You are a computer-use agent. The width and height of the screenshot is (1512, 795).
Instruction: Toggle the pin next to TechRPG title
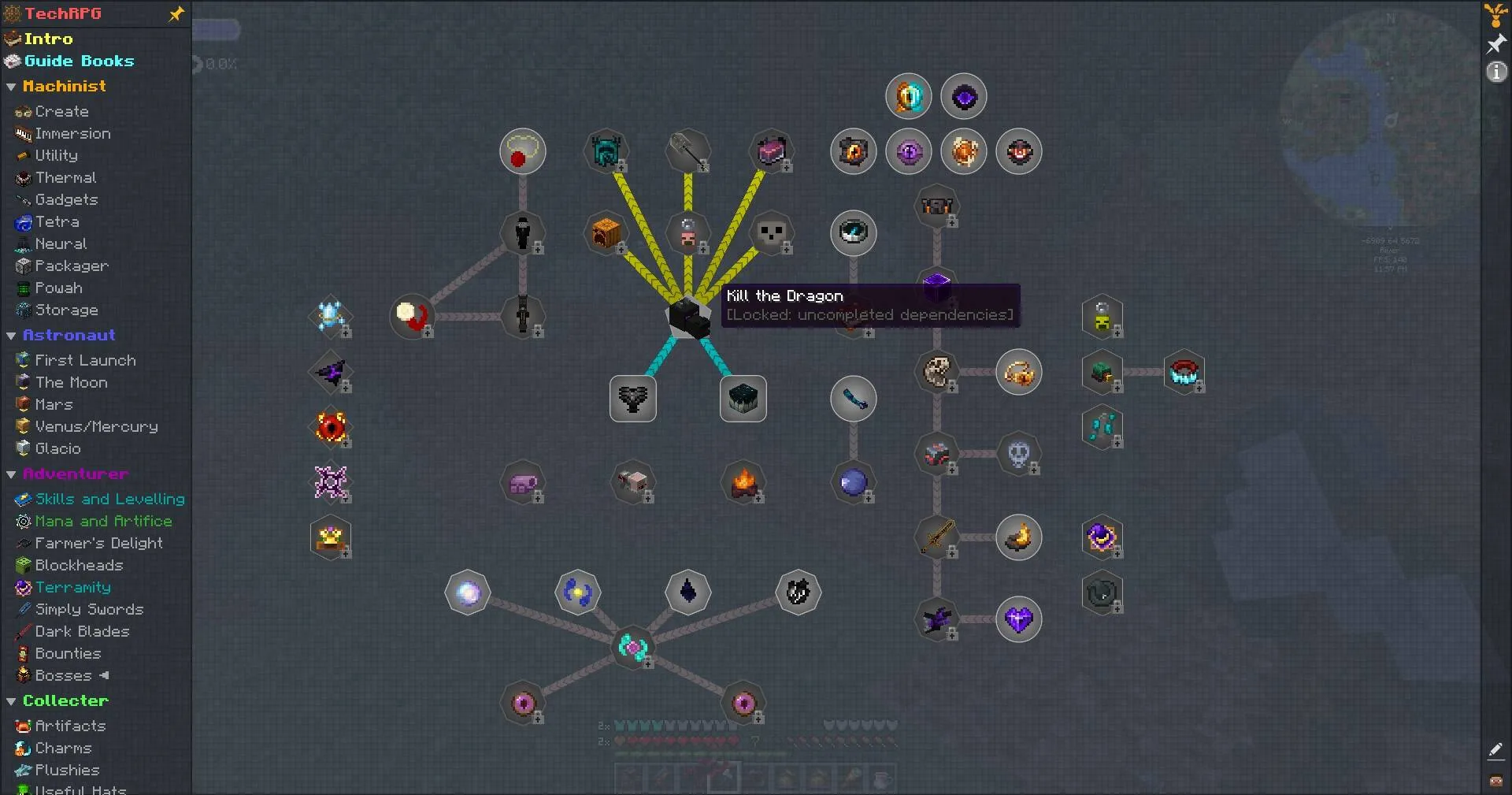pos(176,13)
